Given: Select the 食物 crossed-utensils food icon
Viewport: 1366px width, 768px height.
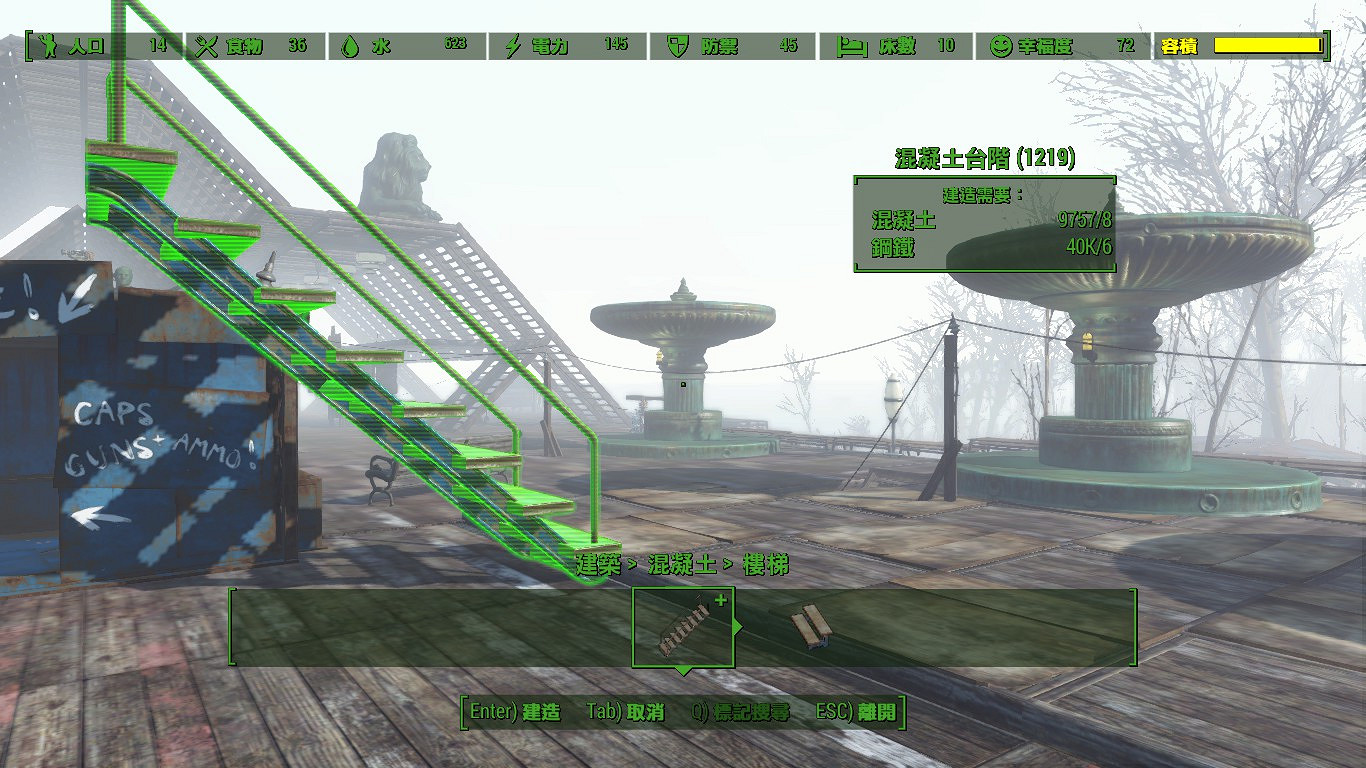Looking at the screenshot, I should (x=206, y=44).
